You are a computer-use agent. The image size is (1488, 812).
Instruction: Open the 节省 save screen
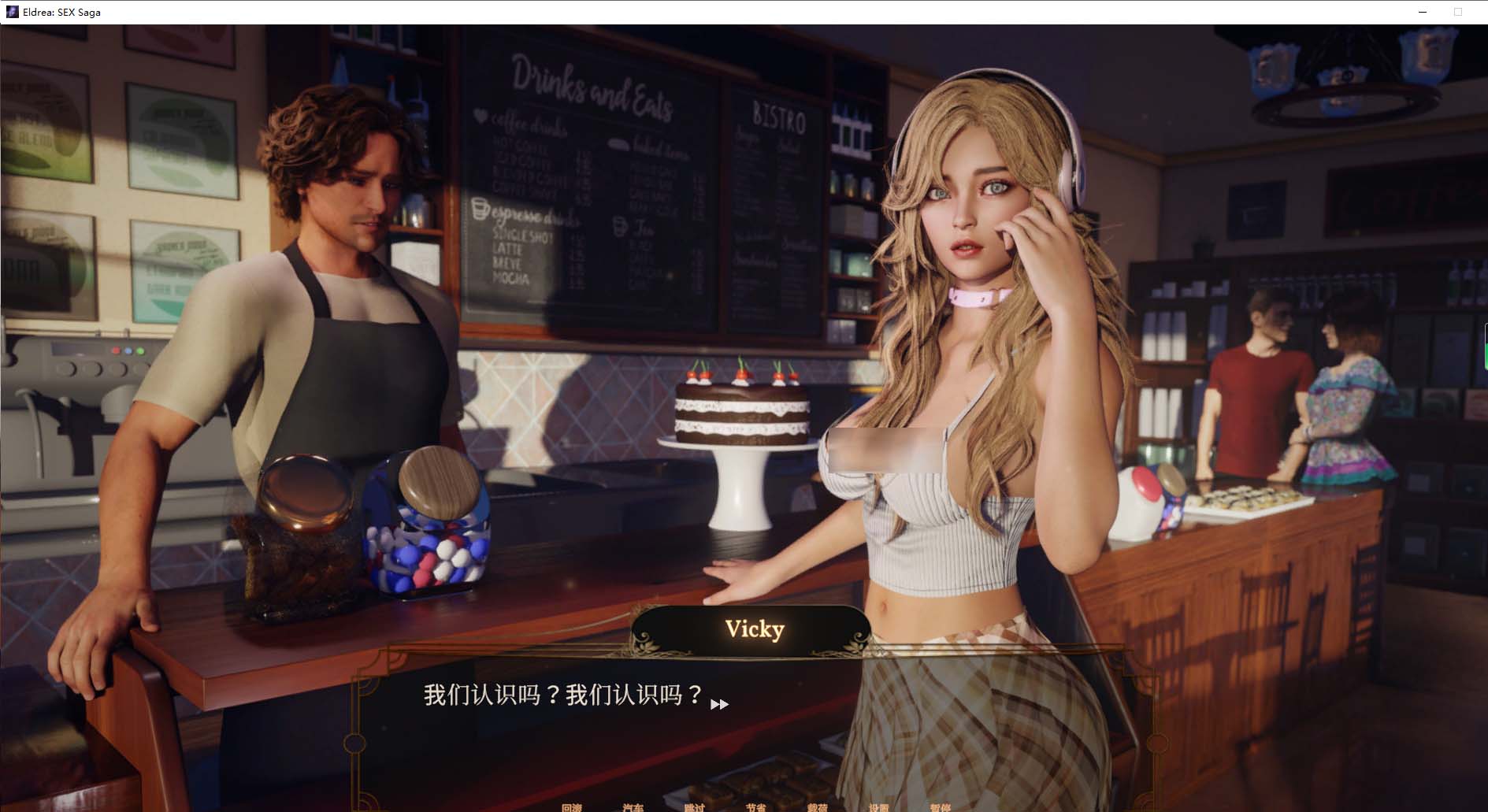click(755, 807)
